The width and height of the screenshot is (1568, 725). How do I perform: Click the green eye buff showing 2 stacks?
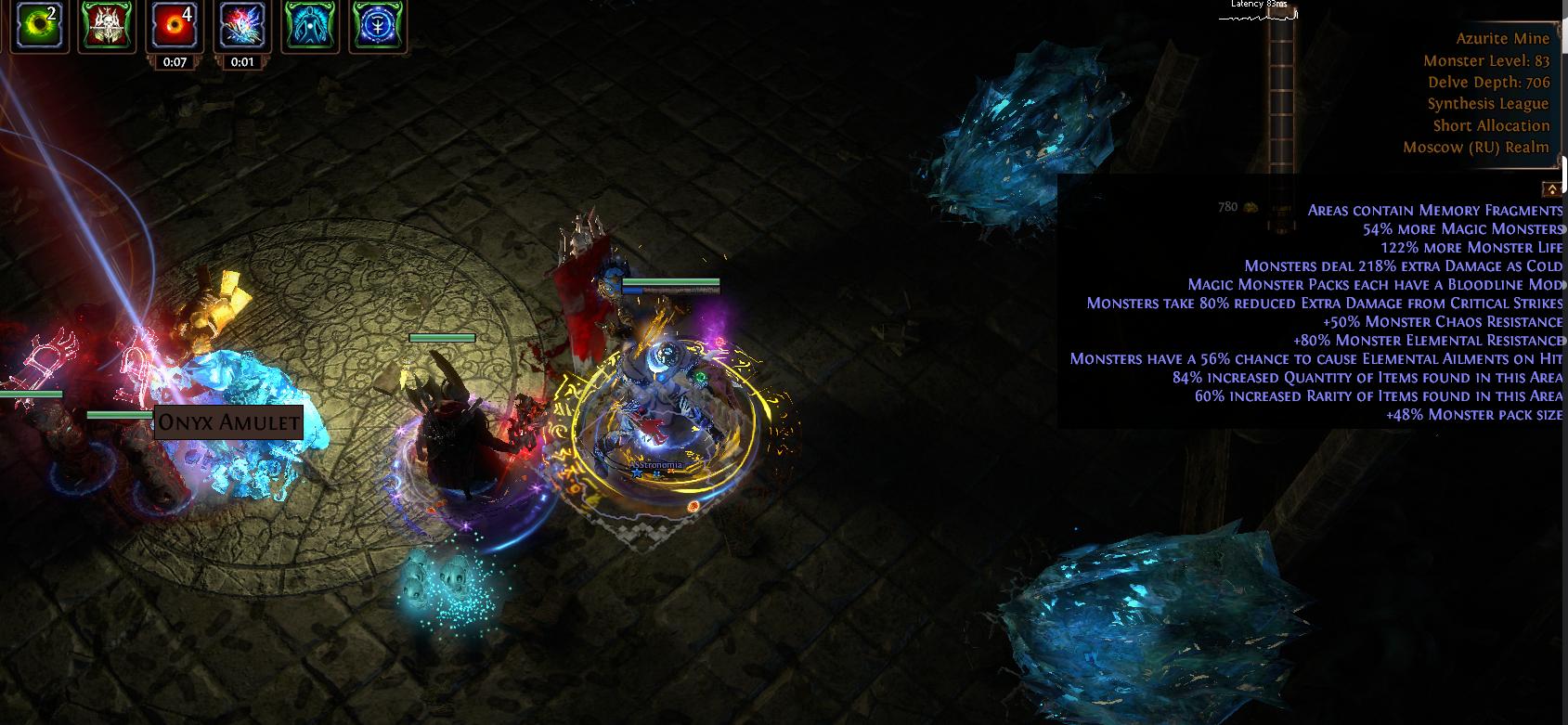point(38,26)
